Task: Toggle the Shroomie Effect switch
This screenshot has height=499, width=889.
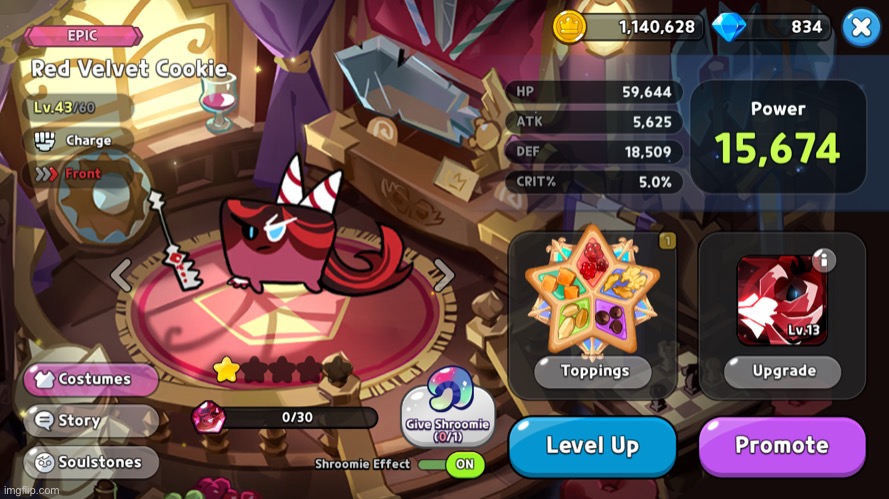Action: 451,464
